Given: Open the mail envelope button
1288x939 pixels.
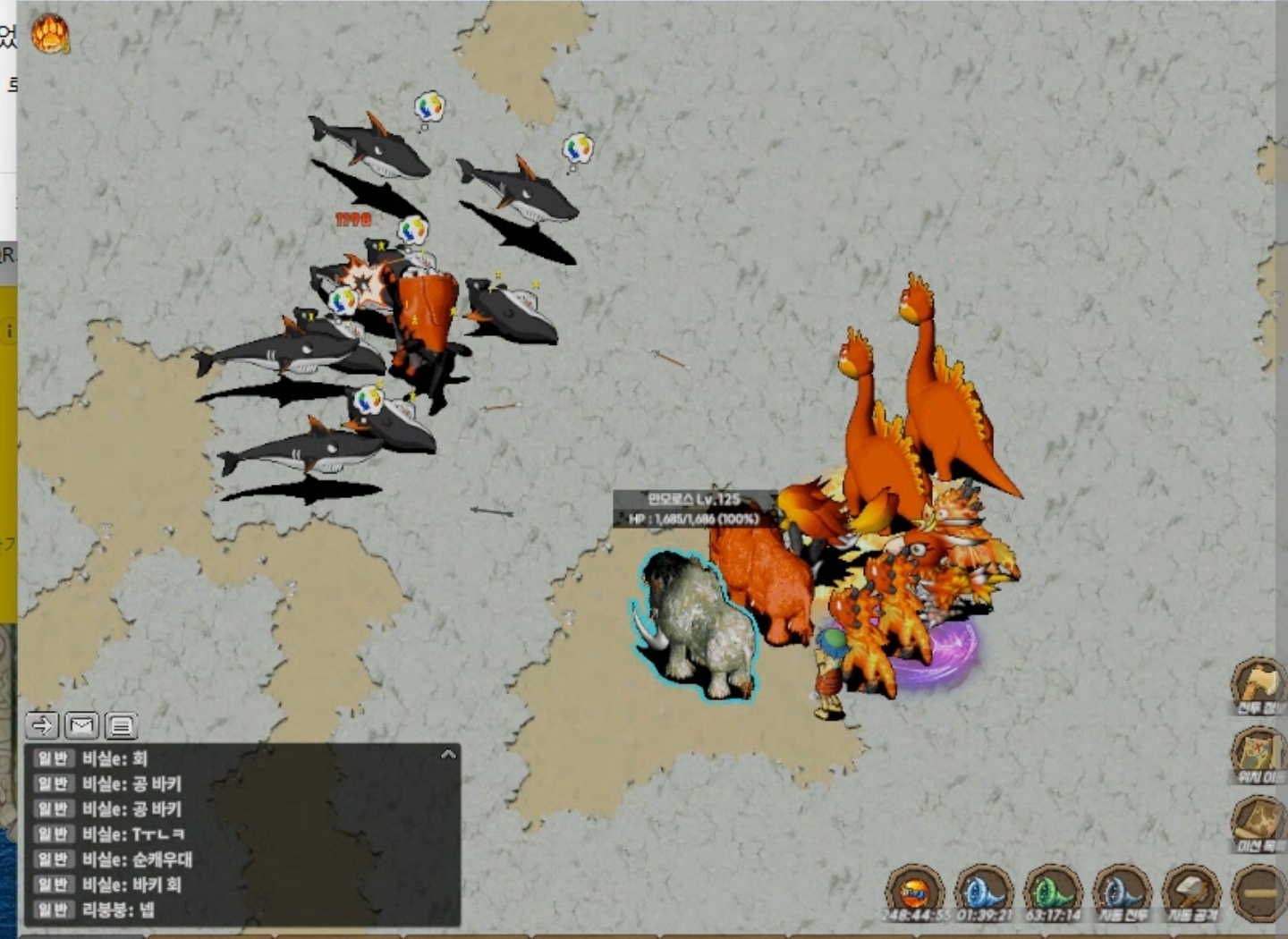Looking at the screenshot, I should click(x=81, y=725).
